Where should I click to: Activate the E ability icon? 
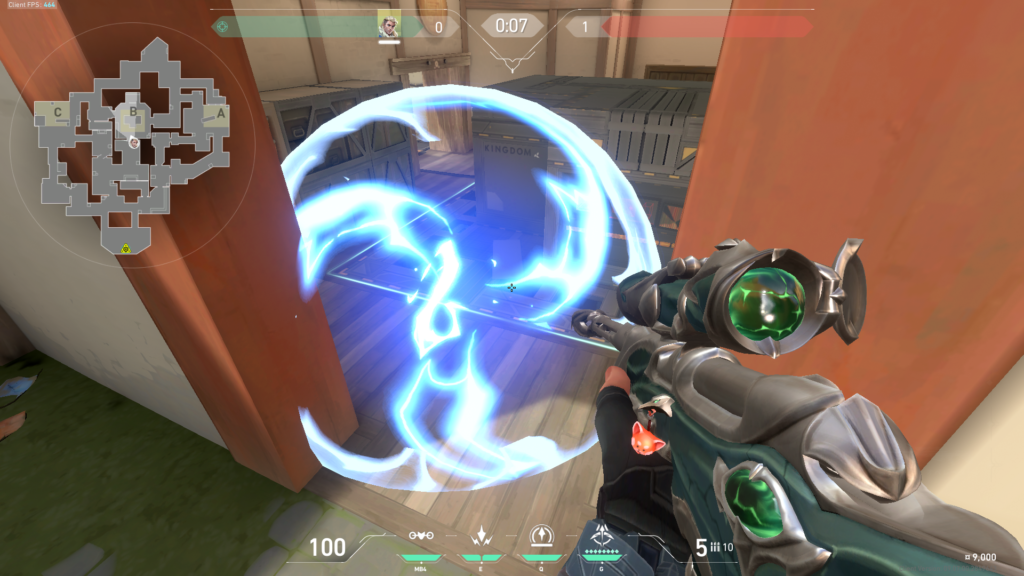483,537
